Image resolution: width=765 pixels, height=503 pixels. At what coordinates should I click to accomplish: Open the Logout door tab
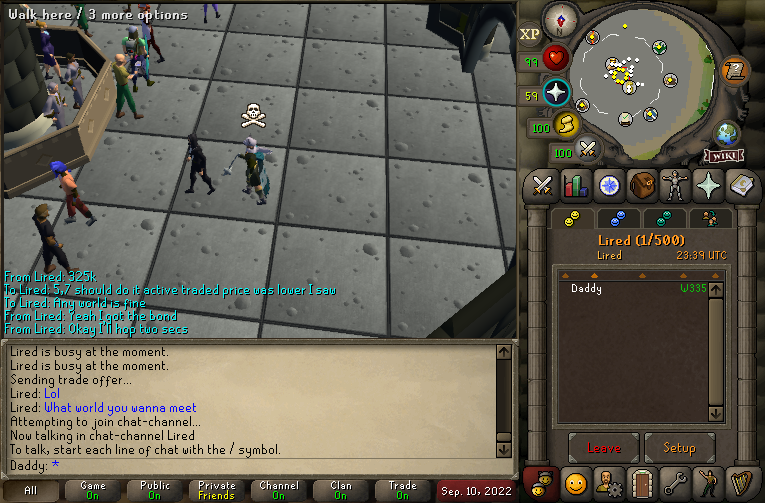(642, 483)
